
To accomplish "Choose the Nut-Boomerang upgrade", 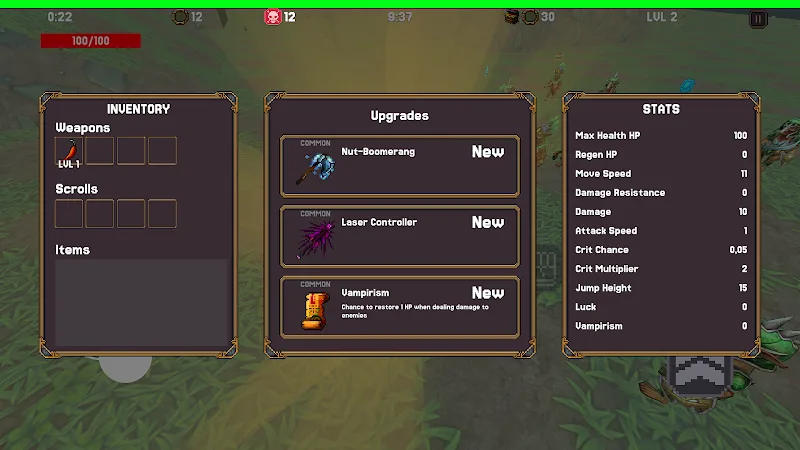I will click(x=400, y=166).
